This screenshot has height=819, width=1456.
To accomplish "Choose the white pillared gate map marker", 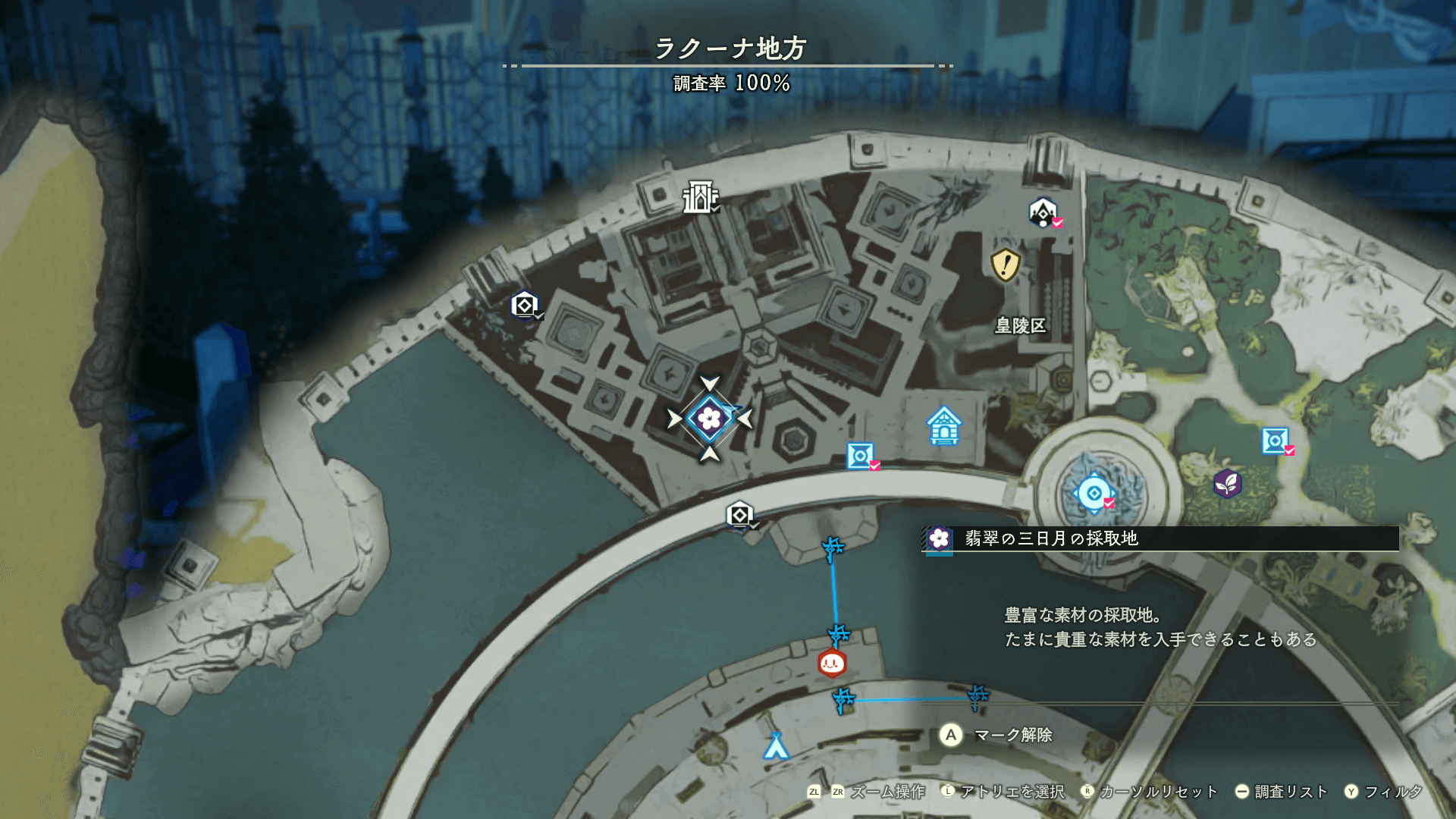I will 699,197.
